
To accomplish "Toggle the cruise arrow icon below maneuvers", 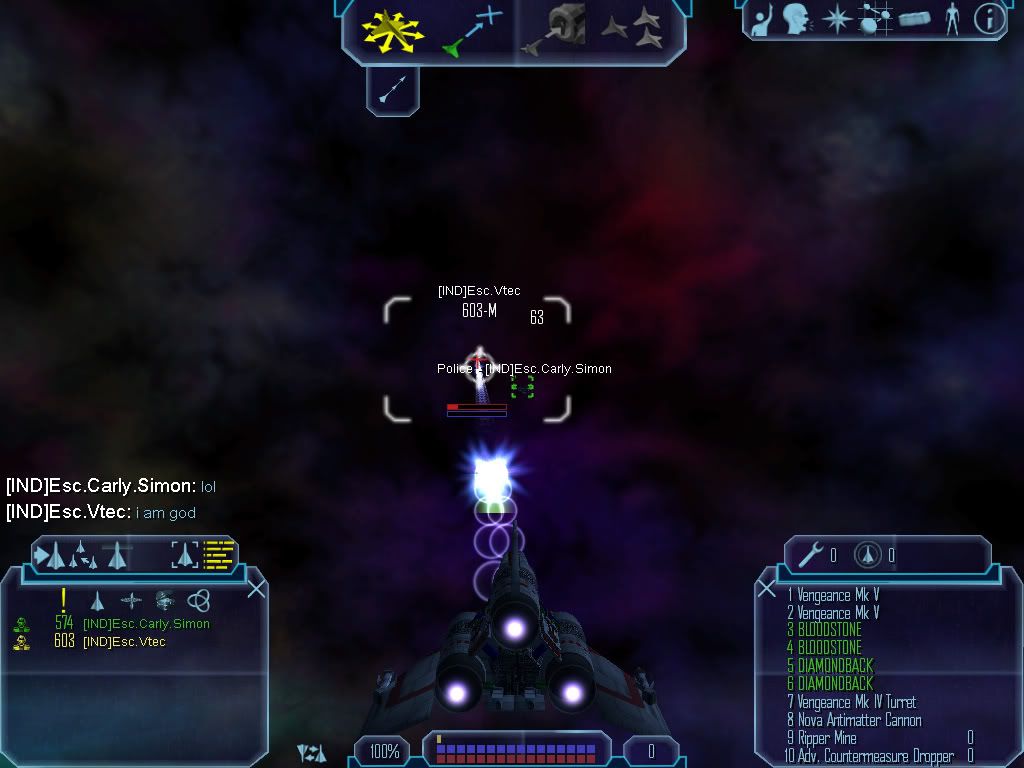I will point(392,91).
